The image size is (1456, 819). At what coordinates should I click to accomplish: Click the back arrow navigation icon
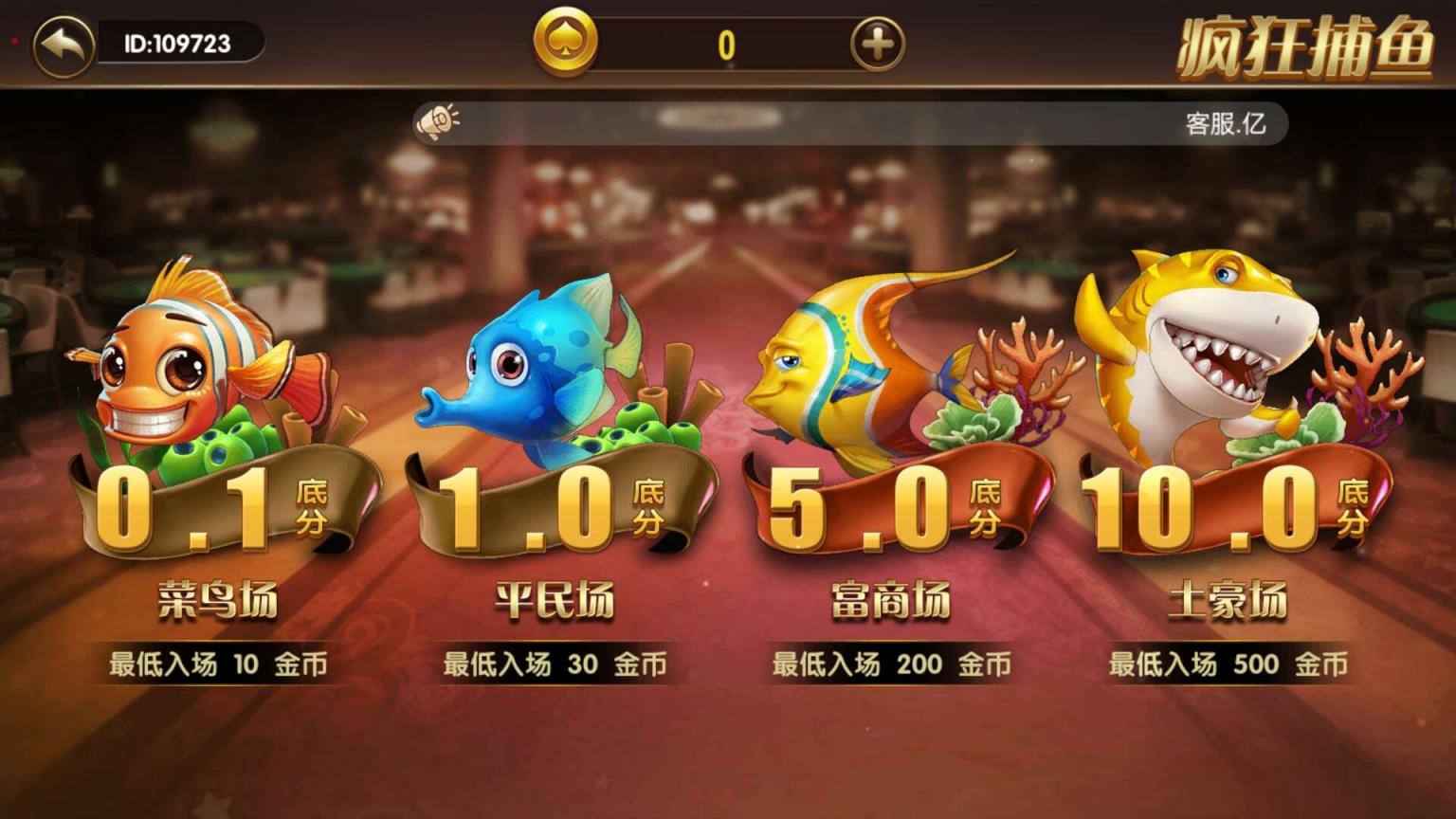(x=59, y=42)
